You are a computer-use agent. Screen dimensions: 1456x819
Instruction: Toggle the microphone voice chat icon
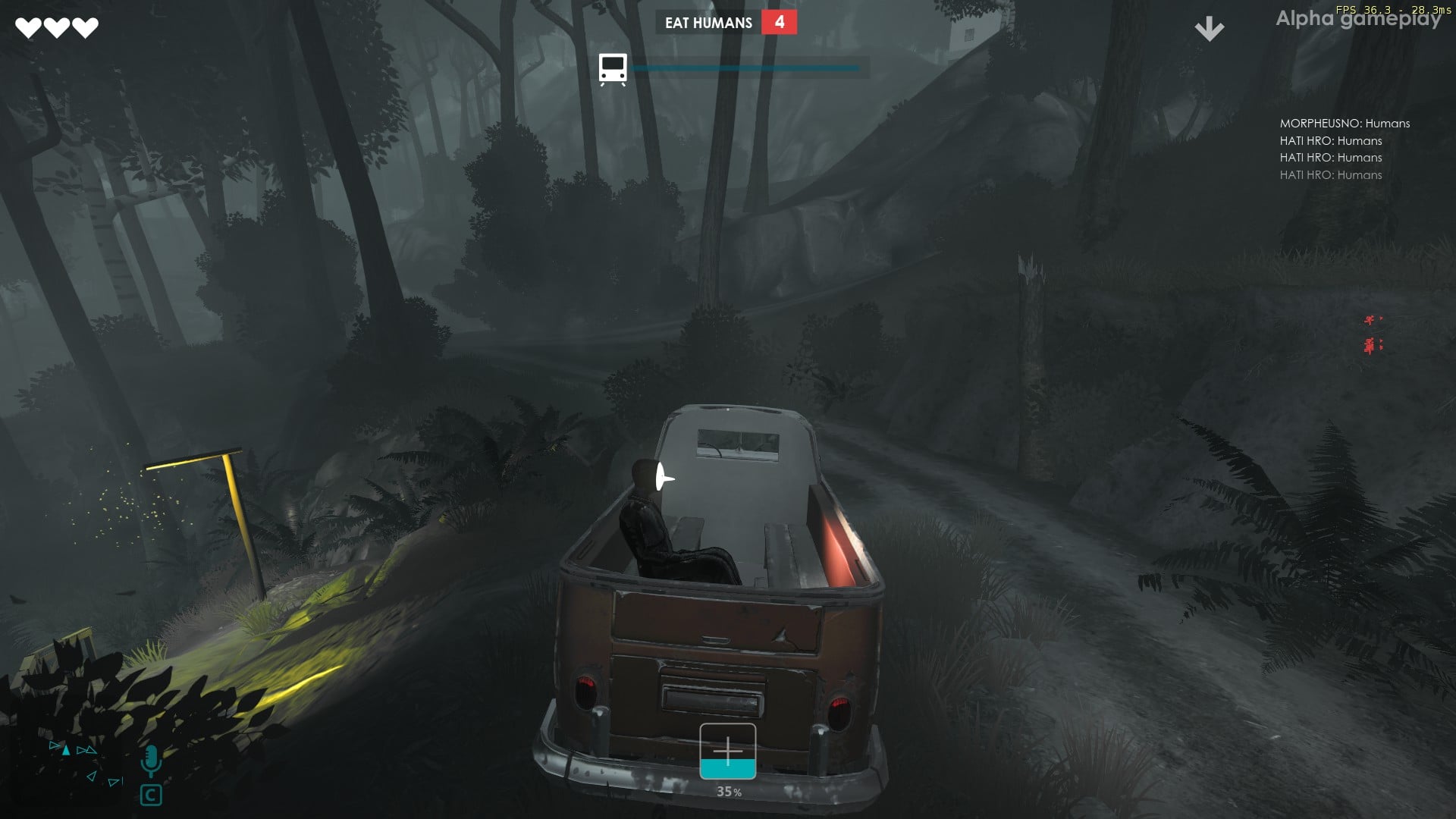click(151, 761)
